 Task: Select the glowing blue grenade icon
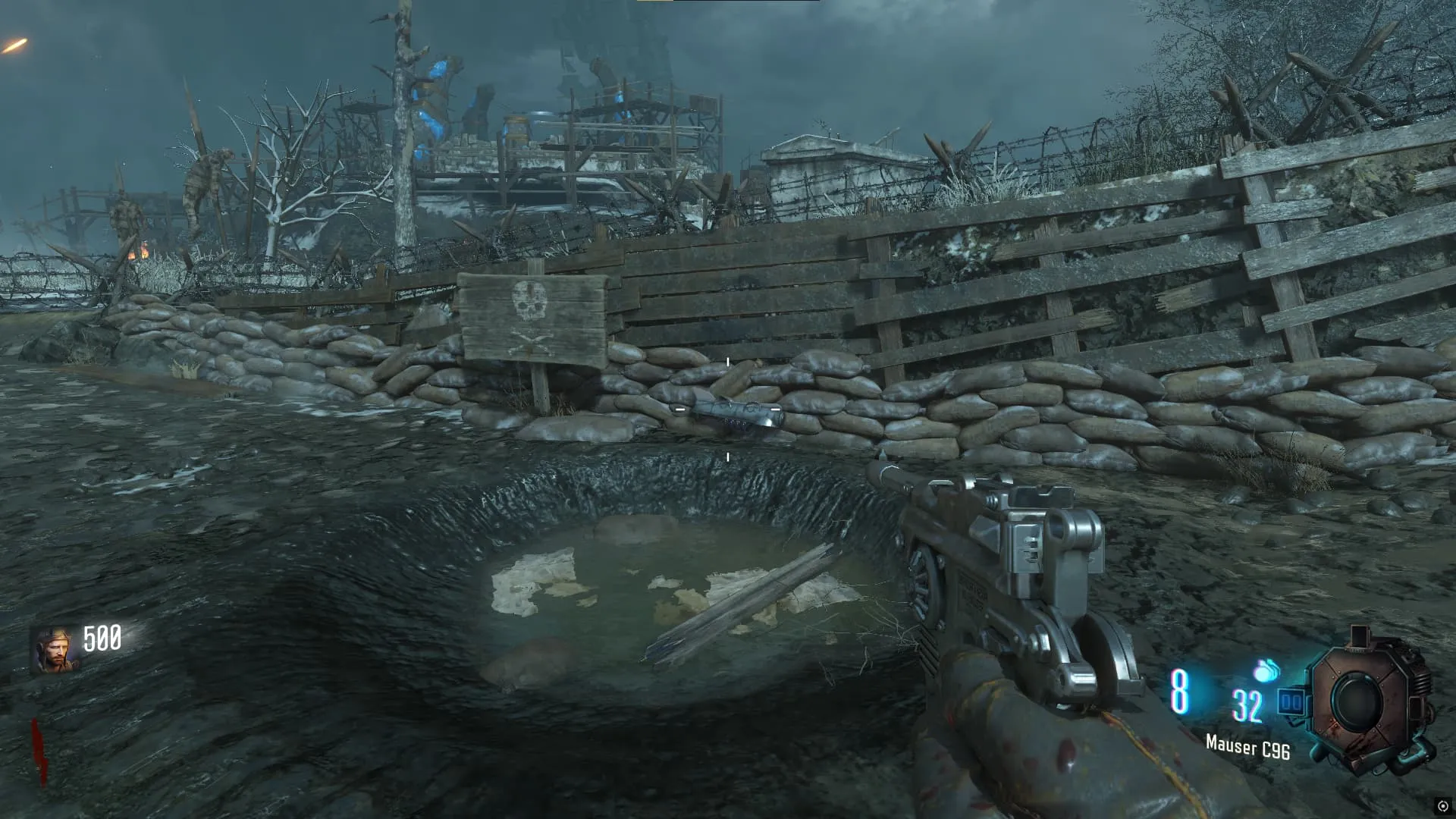coord(1266,670)
